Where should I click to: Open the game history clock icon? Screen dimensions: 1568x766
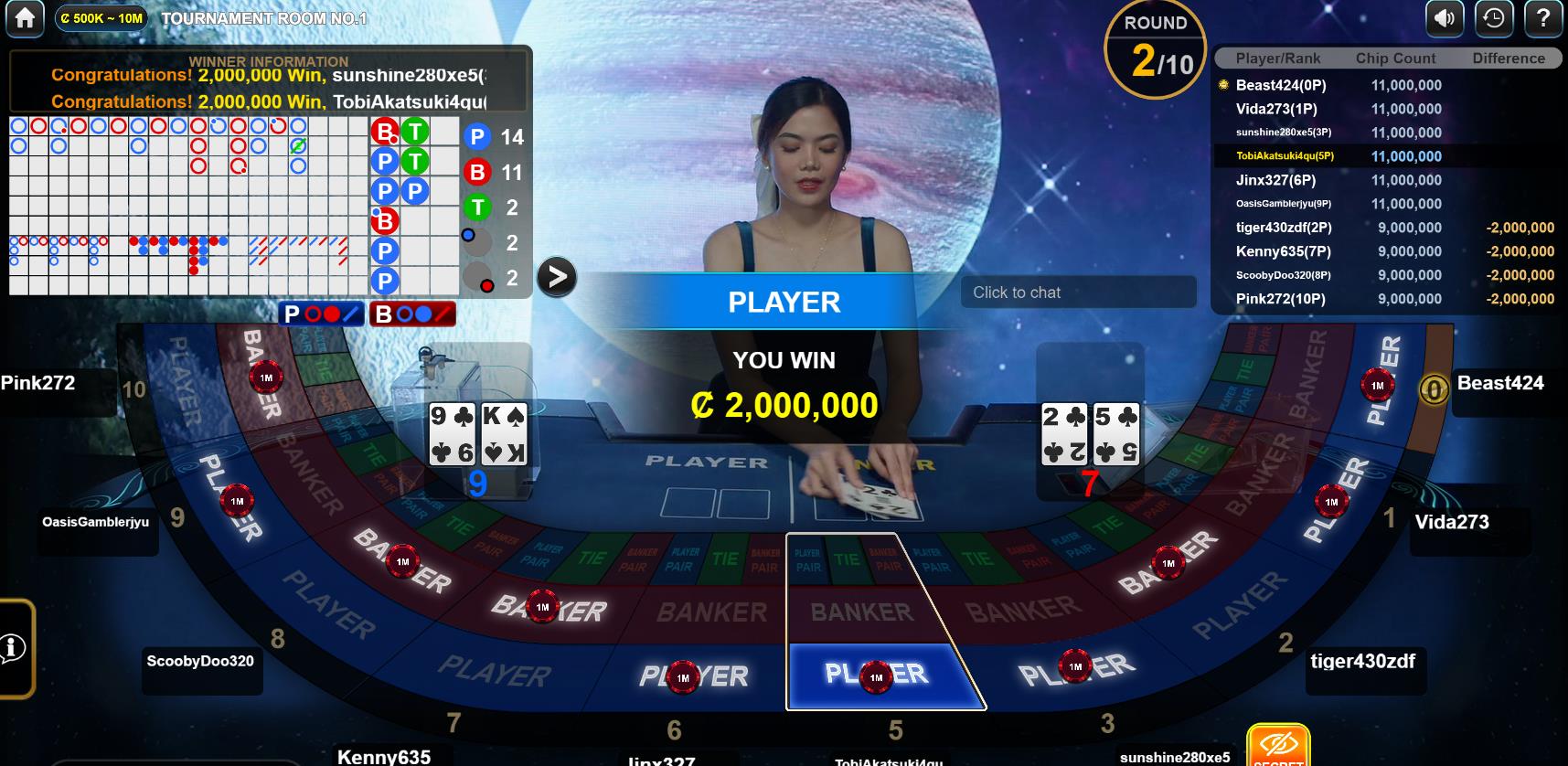pos(1494,18)
